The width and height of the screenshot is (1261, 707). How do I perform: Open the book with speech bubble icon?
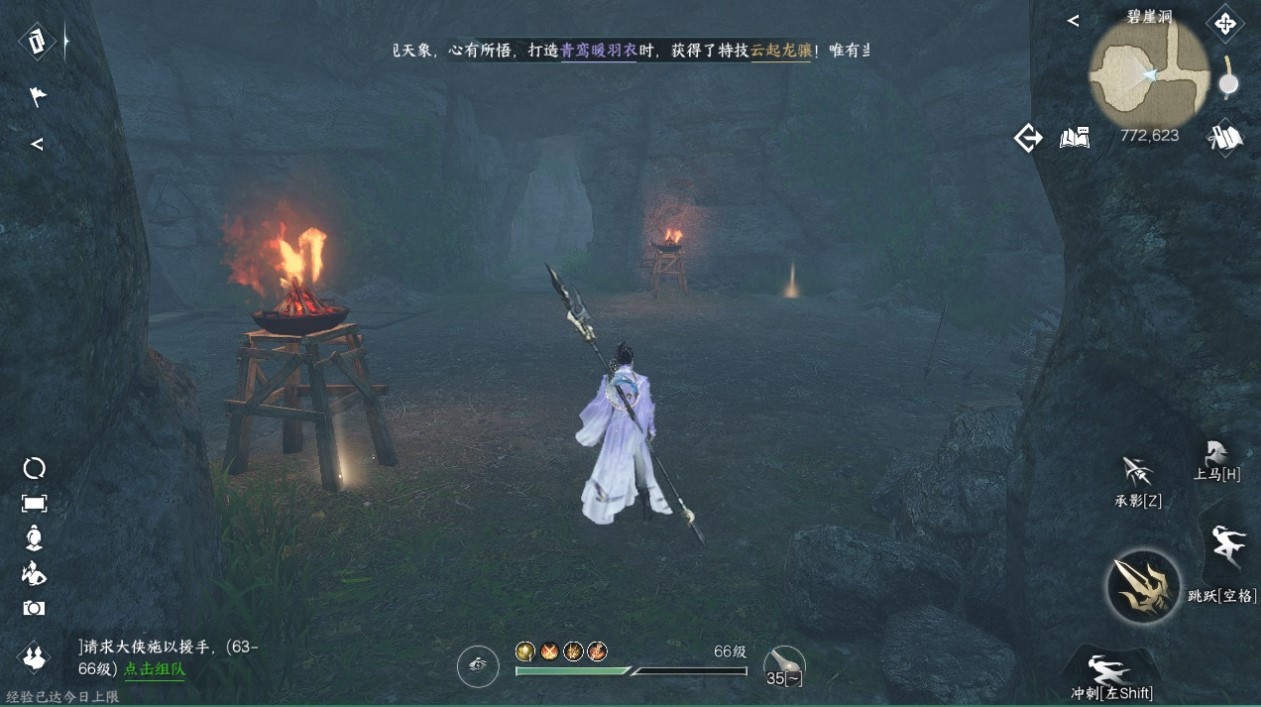click(x=1074, y=138)
